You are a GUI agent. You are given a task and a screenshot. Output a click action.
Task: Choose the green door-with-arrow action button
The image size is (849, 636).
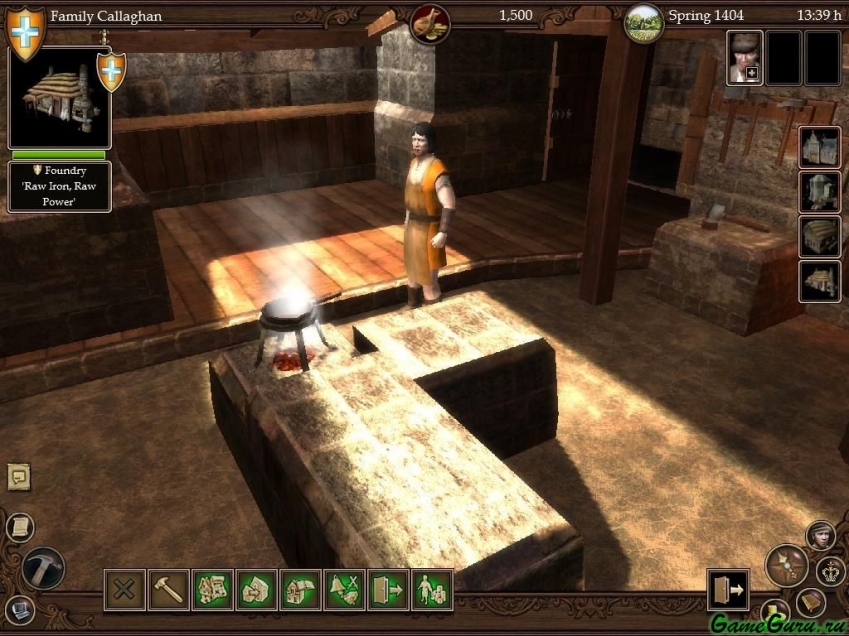(x=388, y=590)
